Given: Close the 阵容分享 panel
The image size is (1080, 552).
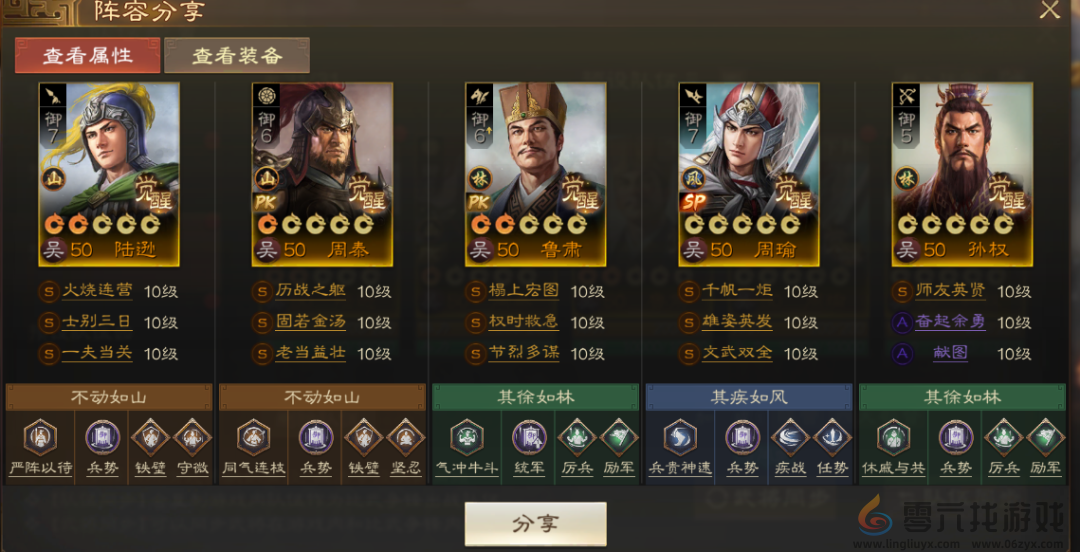Looking at the screenshot, I should tap(1049, 11).
